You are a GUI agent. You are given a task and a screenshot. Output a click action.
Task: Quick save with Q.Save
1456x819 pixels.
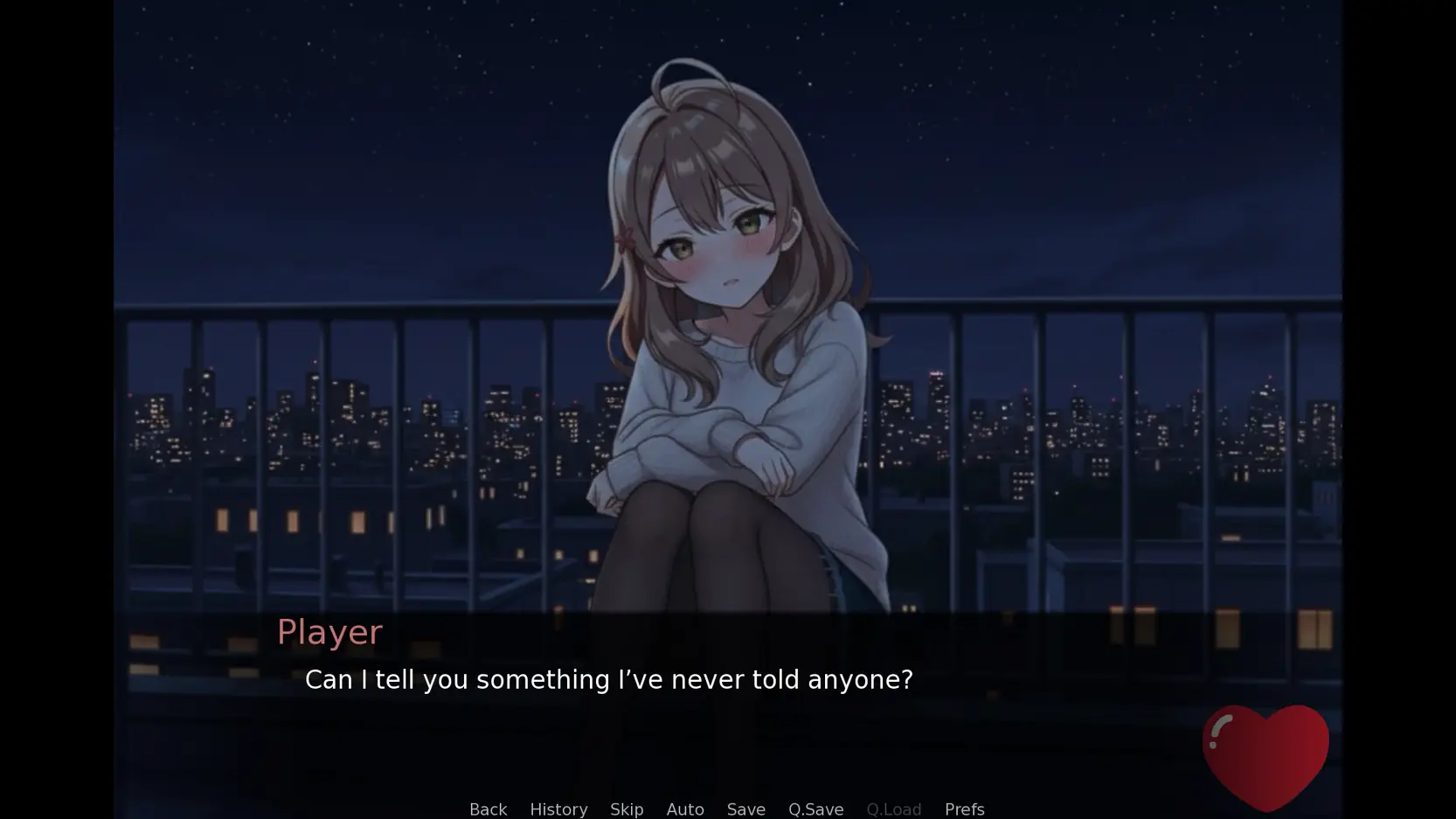click(x=815, y=809)
